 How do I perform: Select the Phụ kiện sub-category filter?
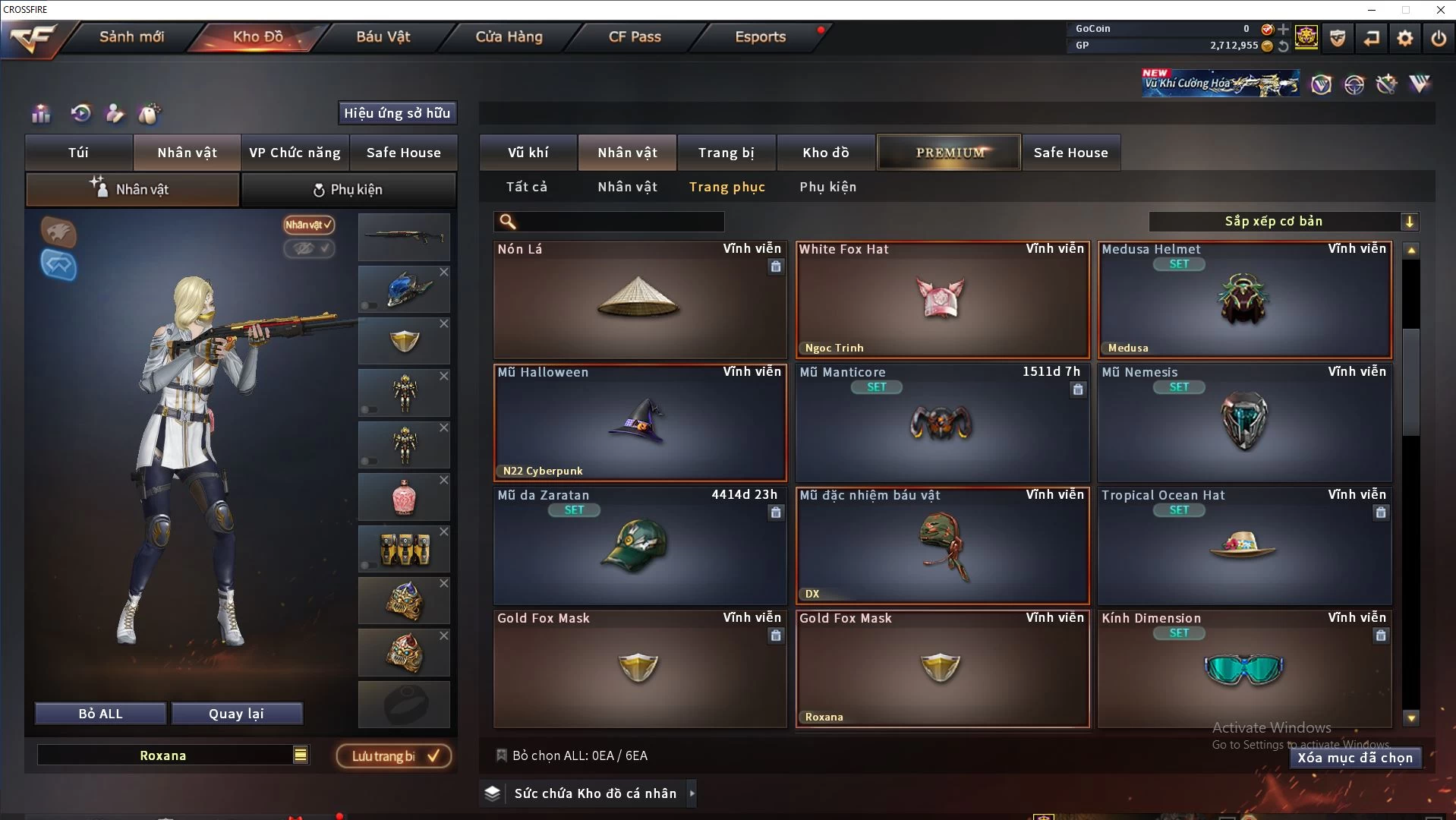pyautogui.click(x=827, y=187)
